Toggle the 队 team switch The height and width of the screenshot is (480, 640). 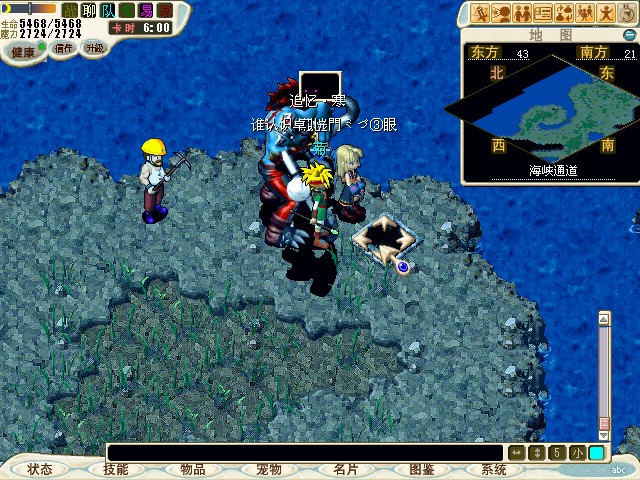point(107,10)
